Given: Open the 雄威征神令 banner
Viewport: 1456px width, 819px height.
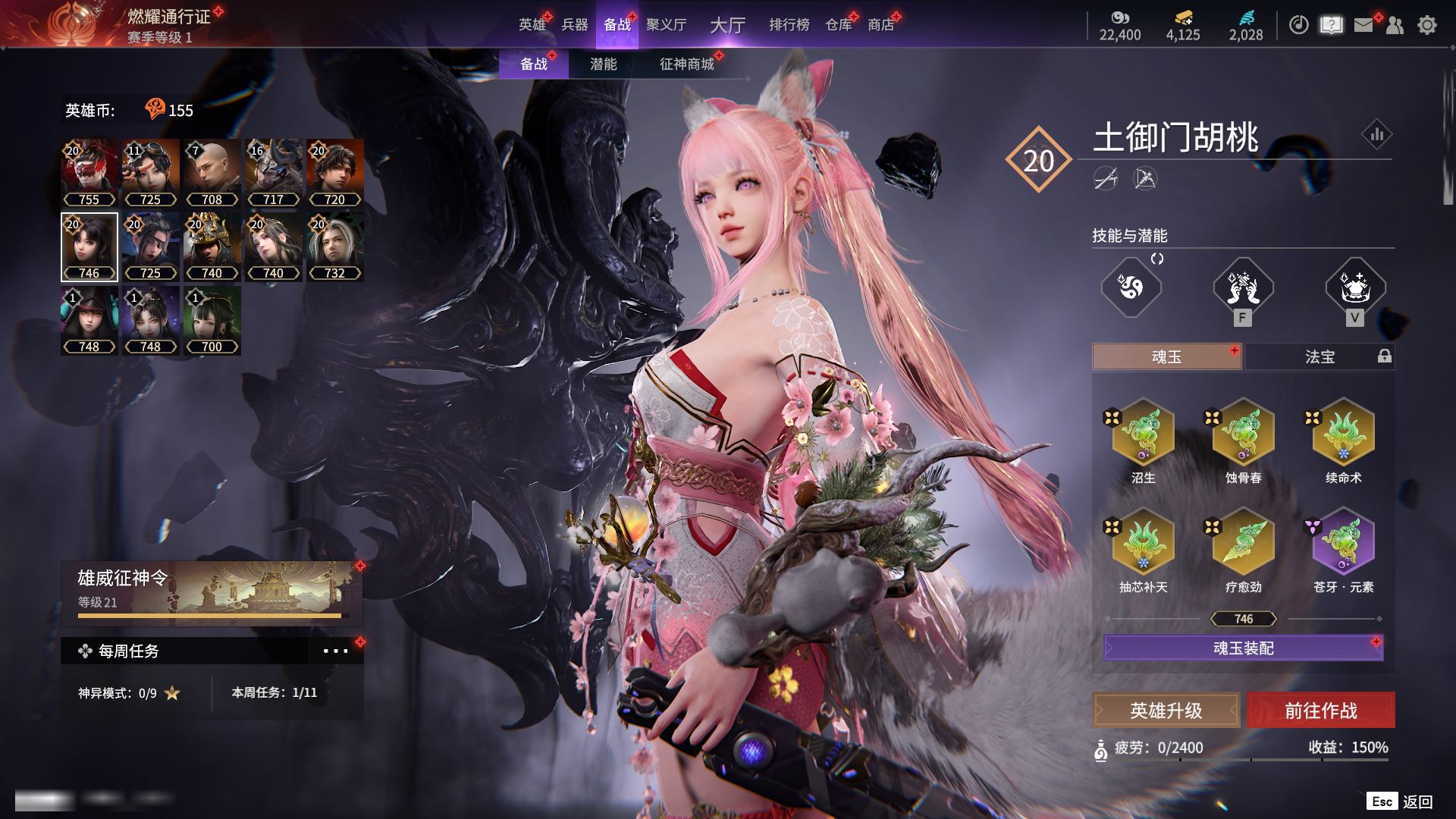Looking at the screenshot, I should tap(212, 593).
